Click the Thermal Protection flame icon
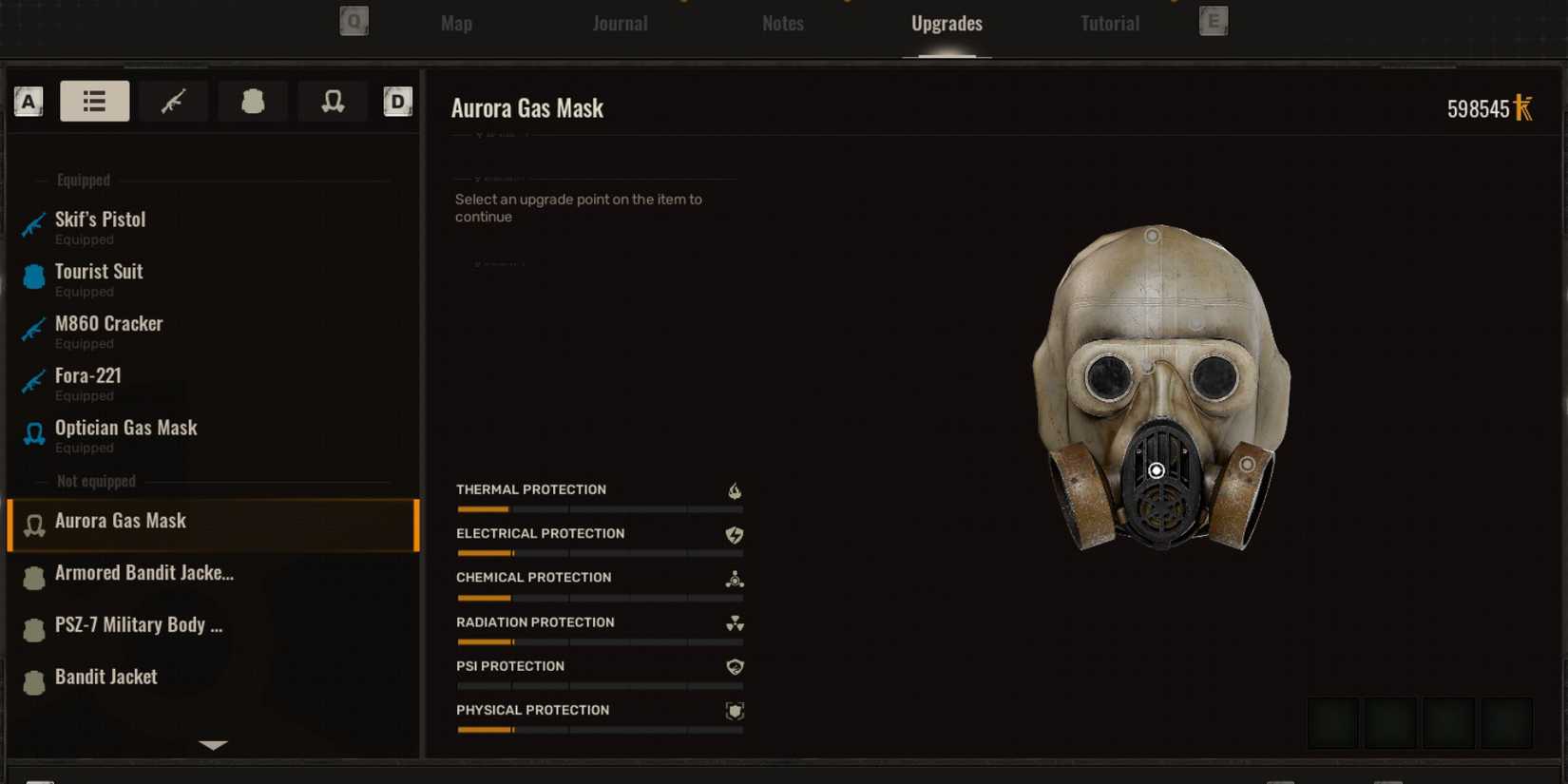This screenshot has height=784, width=1568. click(x=733, y=490)
